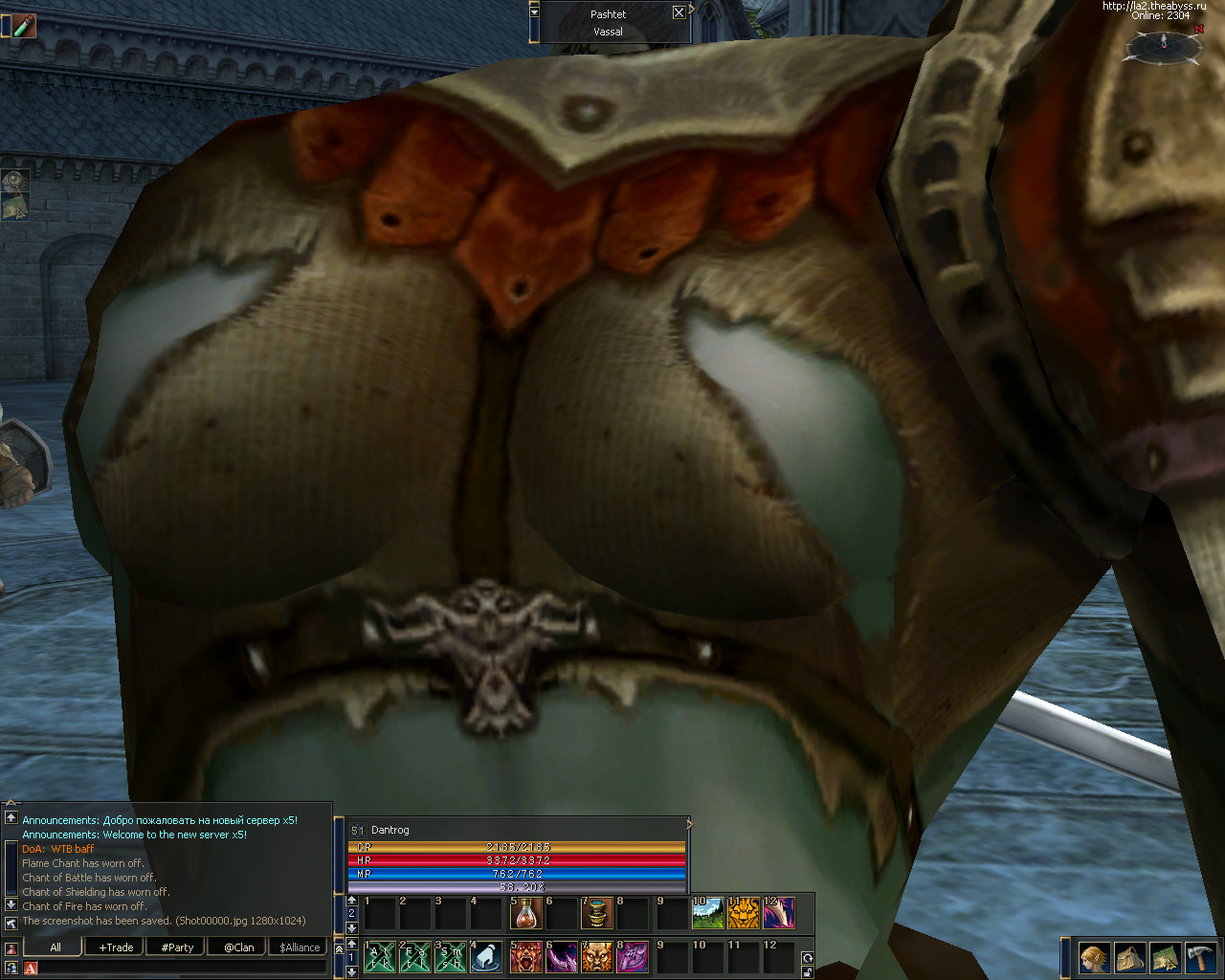Open the map icon in system menu
This screenshot has height=980, width=1225.
(1166, 957)
